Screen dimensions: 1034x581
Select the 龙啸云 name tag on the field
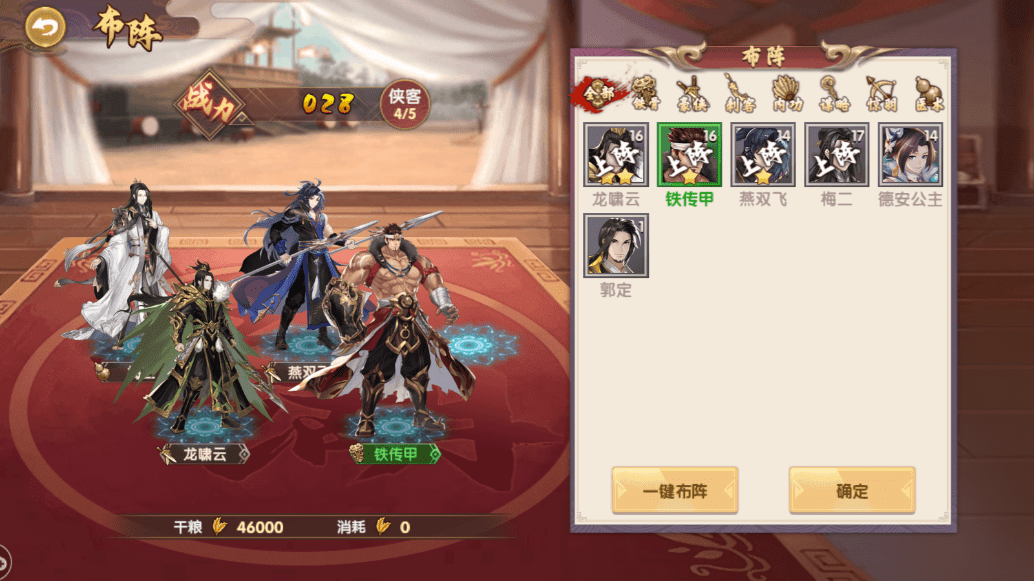[x=204, y=454]
